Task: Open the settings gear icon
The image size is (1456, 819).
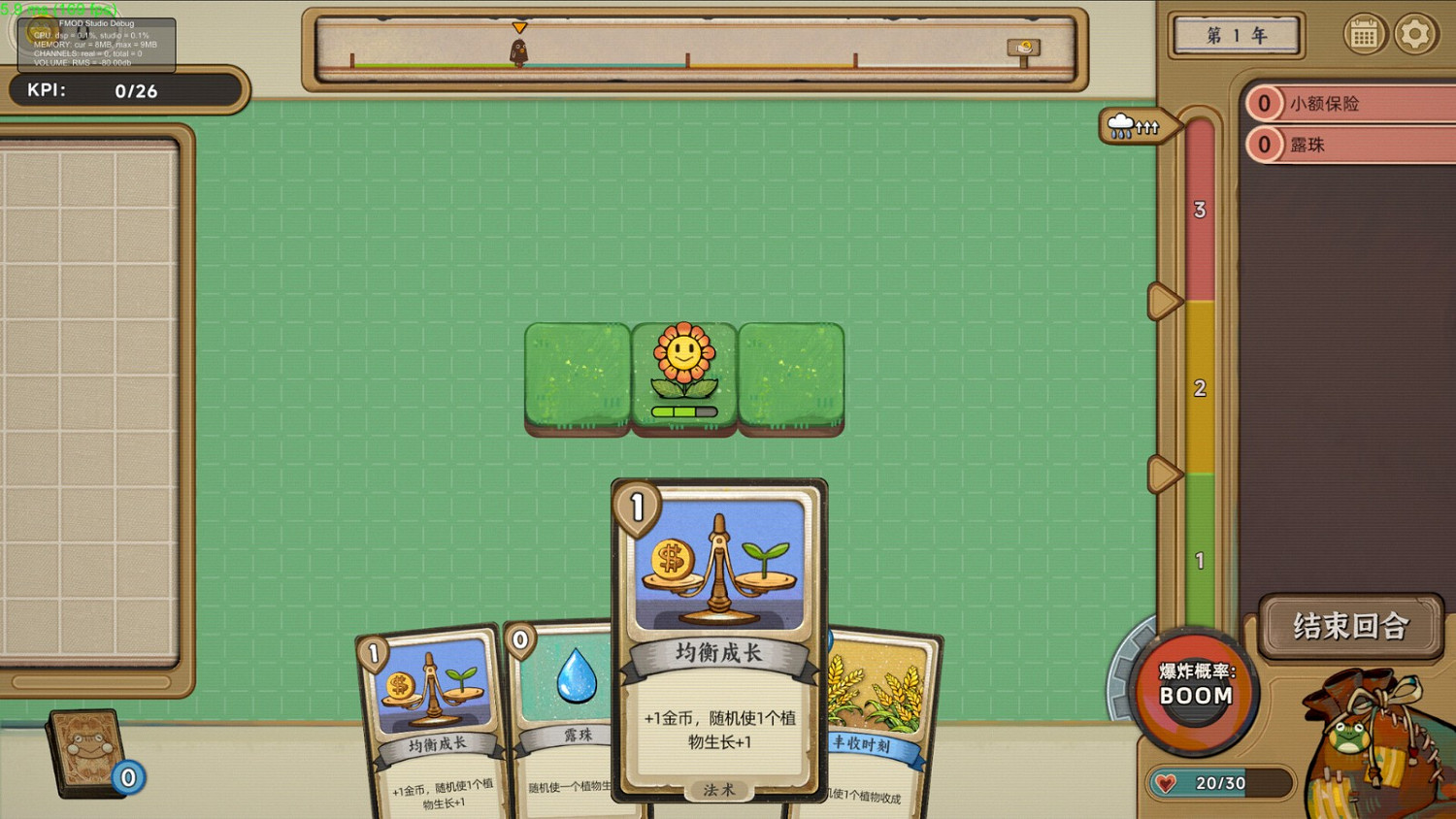Action: [1415, 35]
